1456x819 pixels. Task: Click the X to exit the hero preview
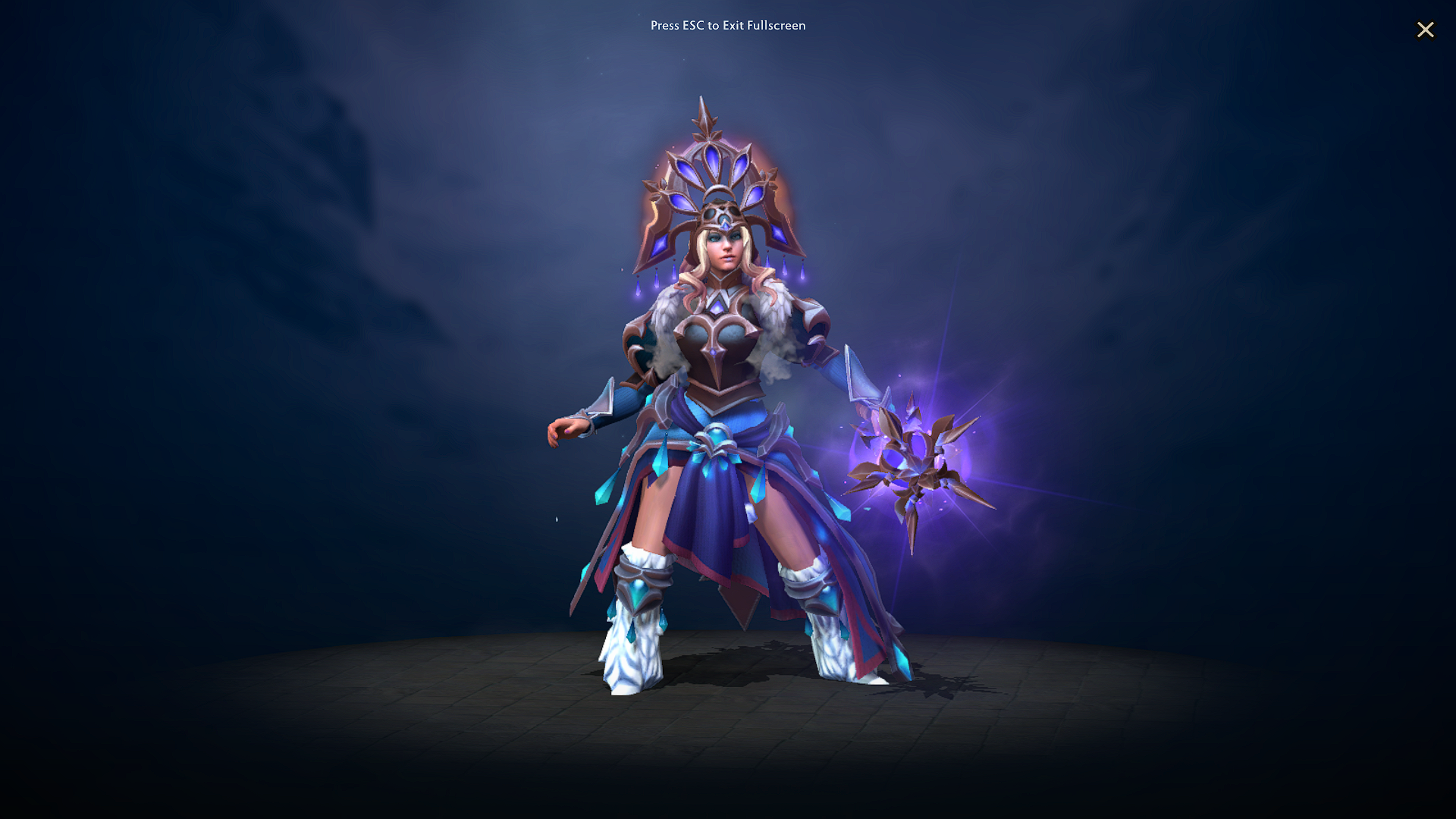[x=1426, y=30]
